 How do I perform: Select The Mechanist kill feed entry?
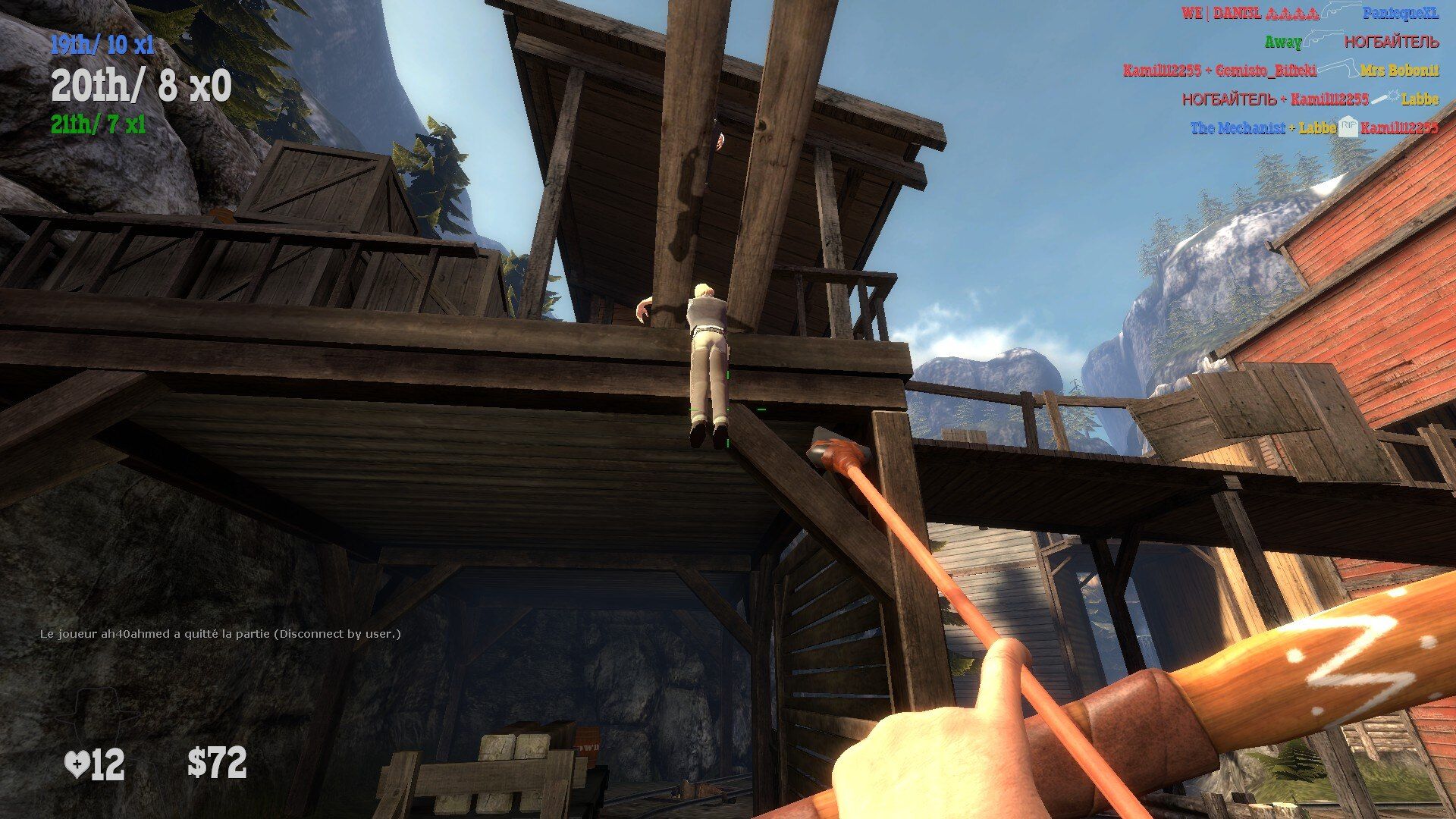[x=1313, y=127]
